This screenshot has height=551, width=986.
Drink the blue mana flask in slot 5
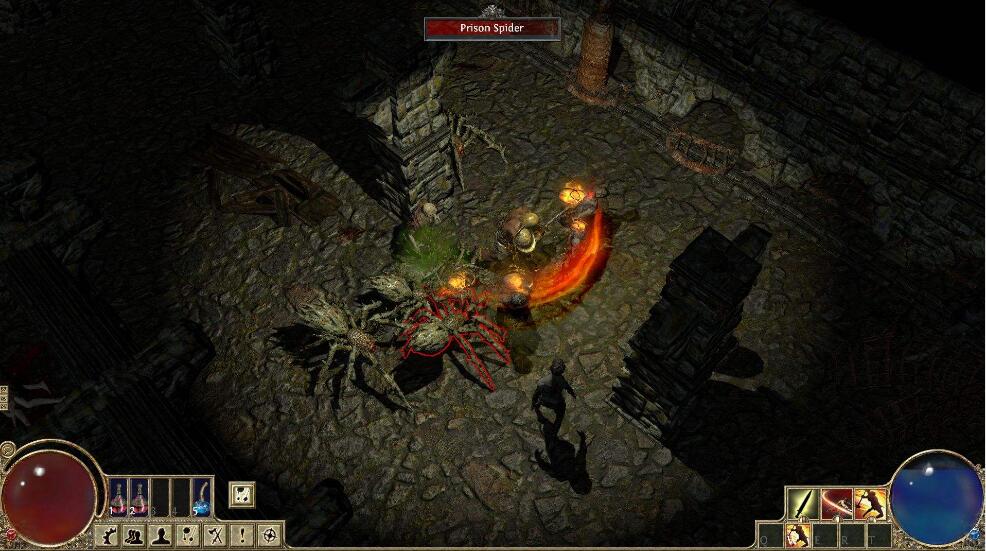click(x=201, y=496)
